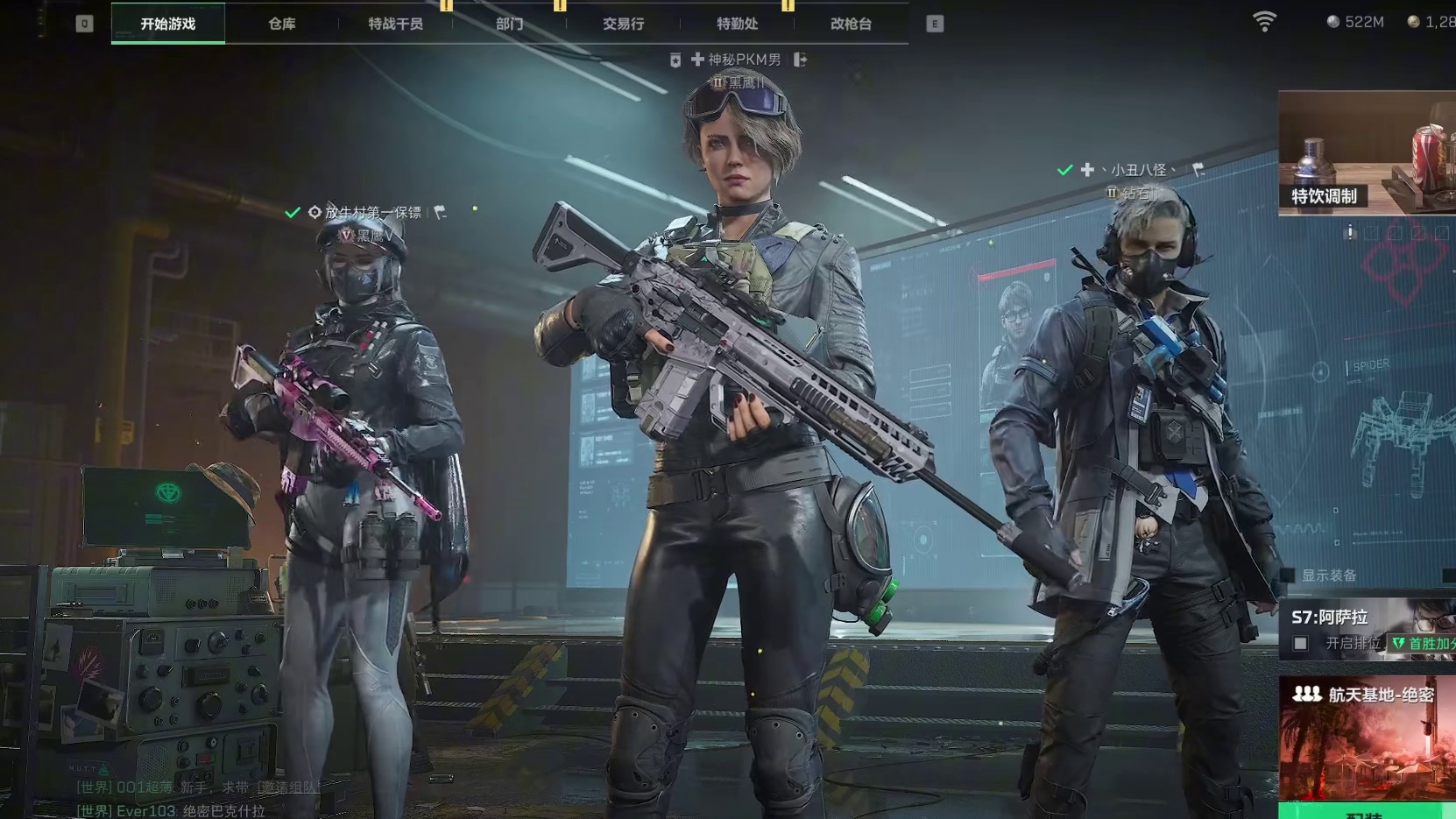Click the leave-team icon beside 神秘PKM男
1456x819 pixels.
pyautogui.click(x=800, y=60)
